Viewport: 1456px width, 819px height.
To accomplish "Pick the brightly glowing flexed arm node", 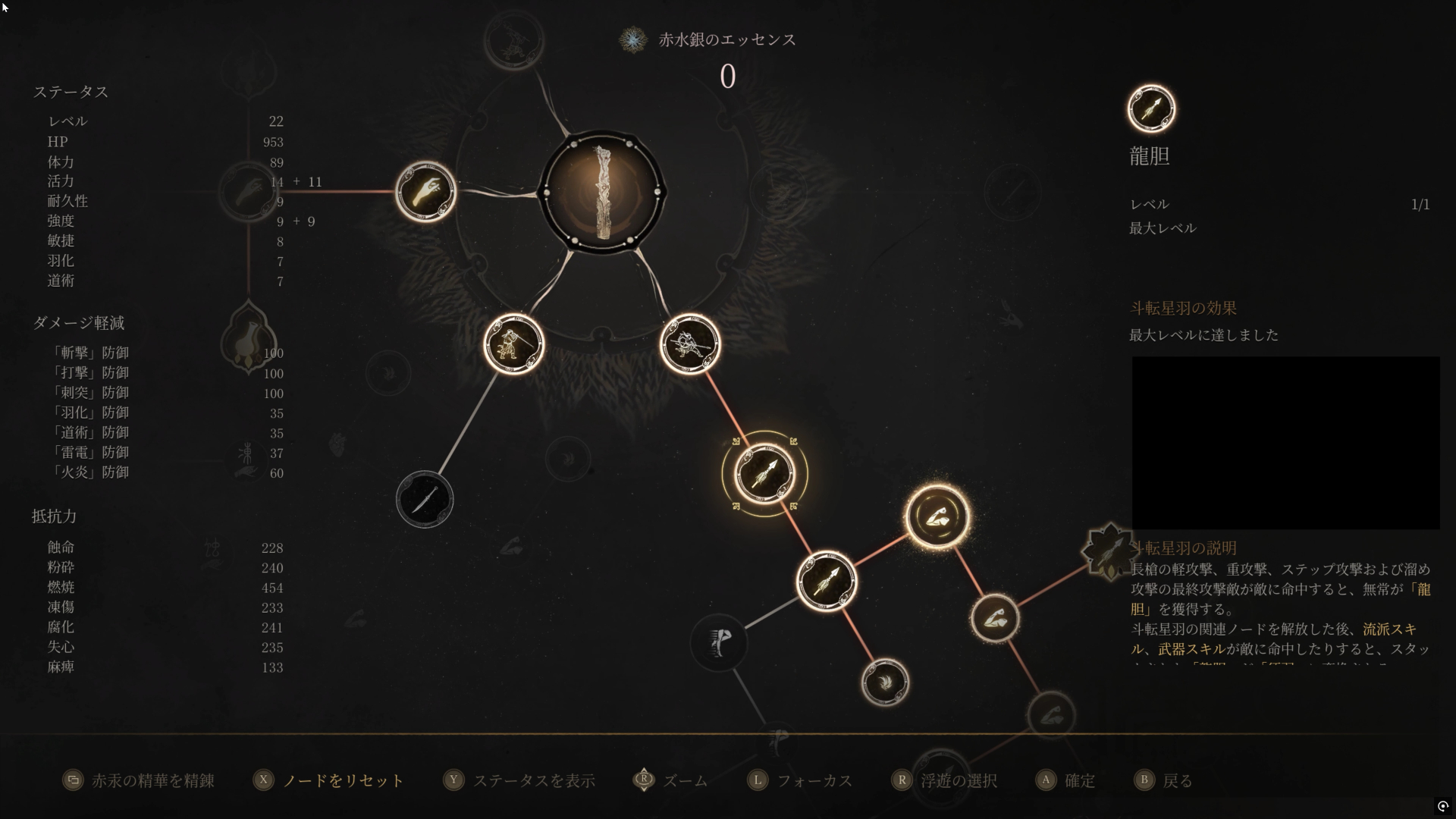I will [937, 517].
